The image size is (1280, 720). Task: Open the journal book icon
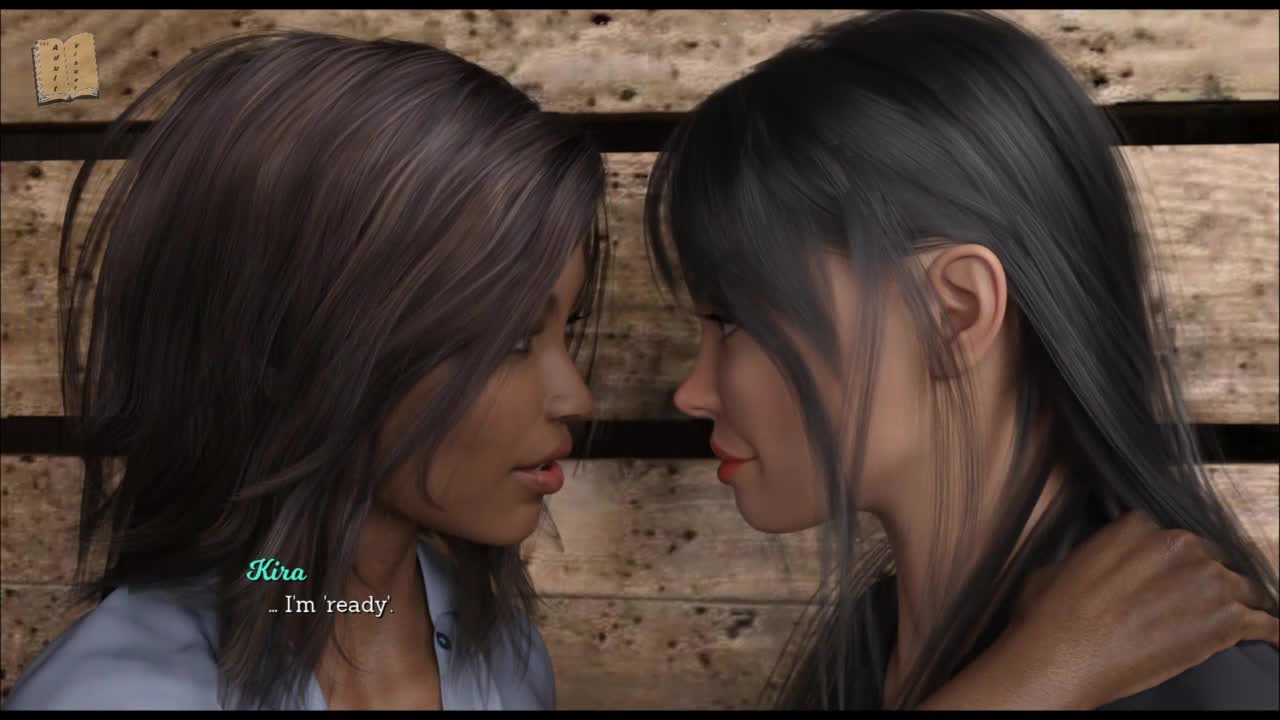(x=65, y=68)
